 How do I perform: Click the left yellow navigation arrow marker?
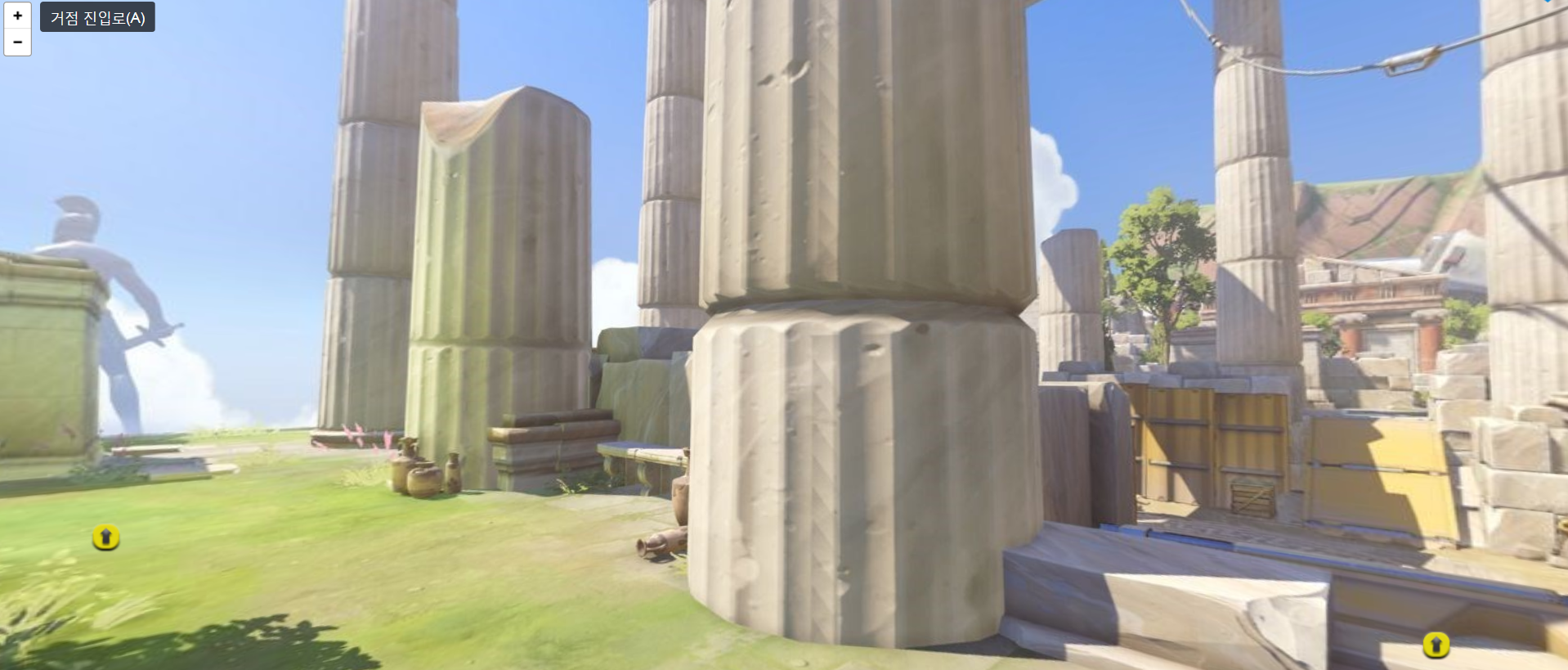click(x=105, y=536)
